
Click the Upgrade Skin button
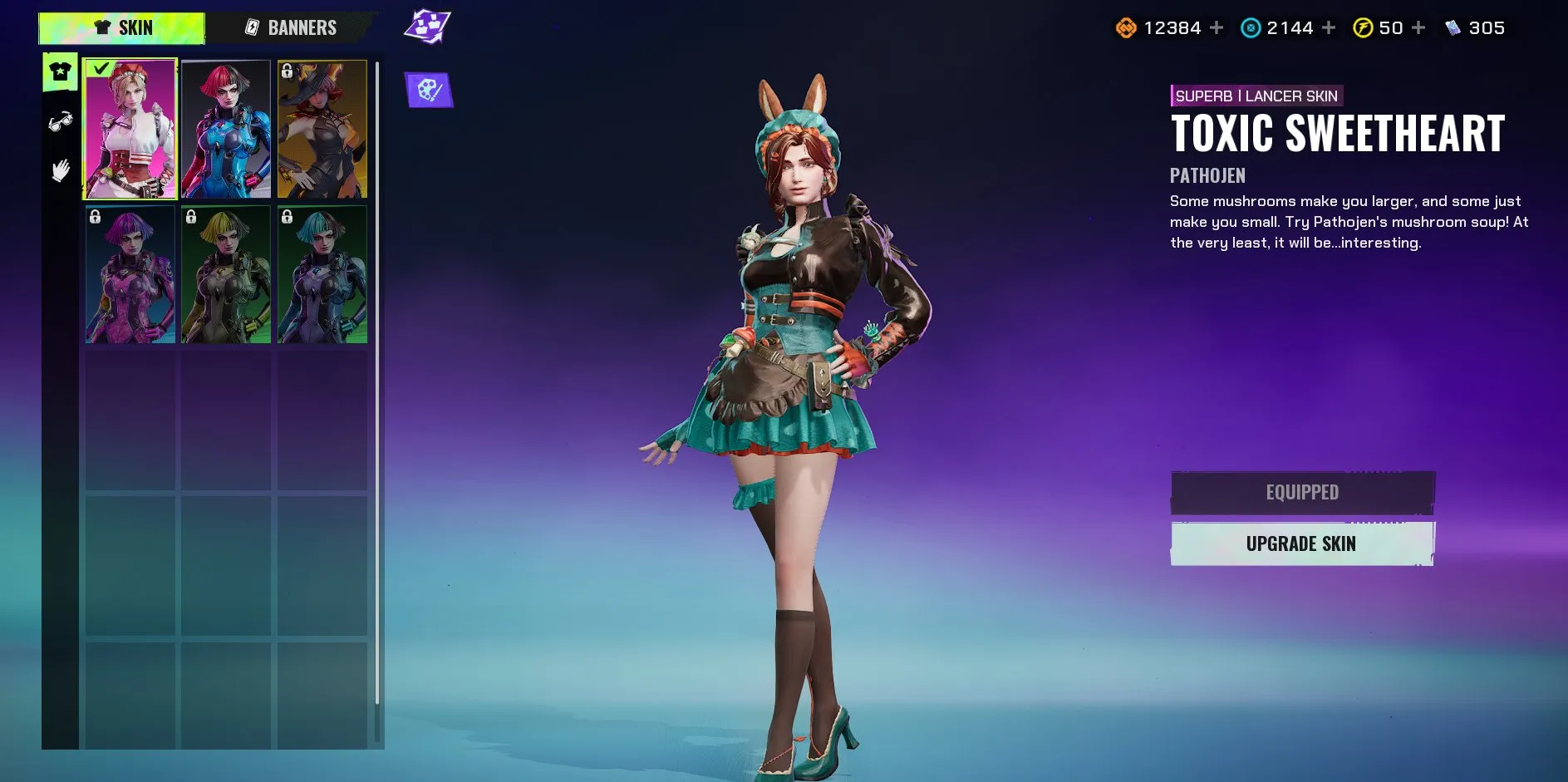[x=1301, y=544]
